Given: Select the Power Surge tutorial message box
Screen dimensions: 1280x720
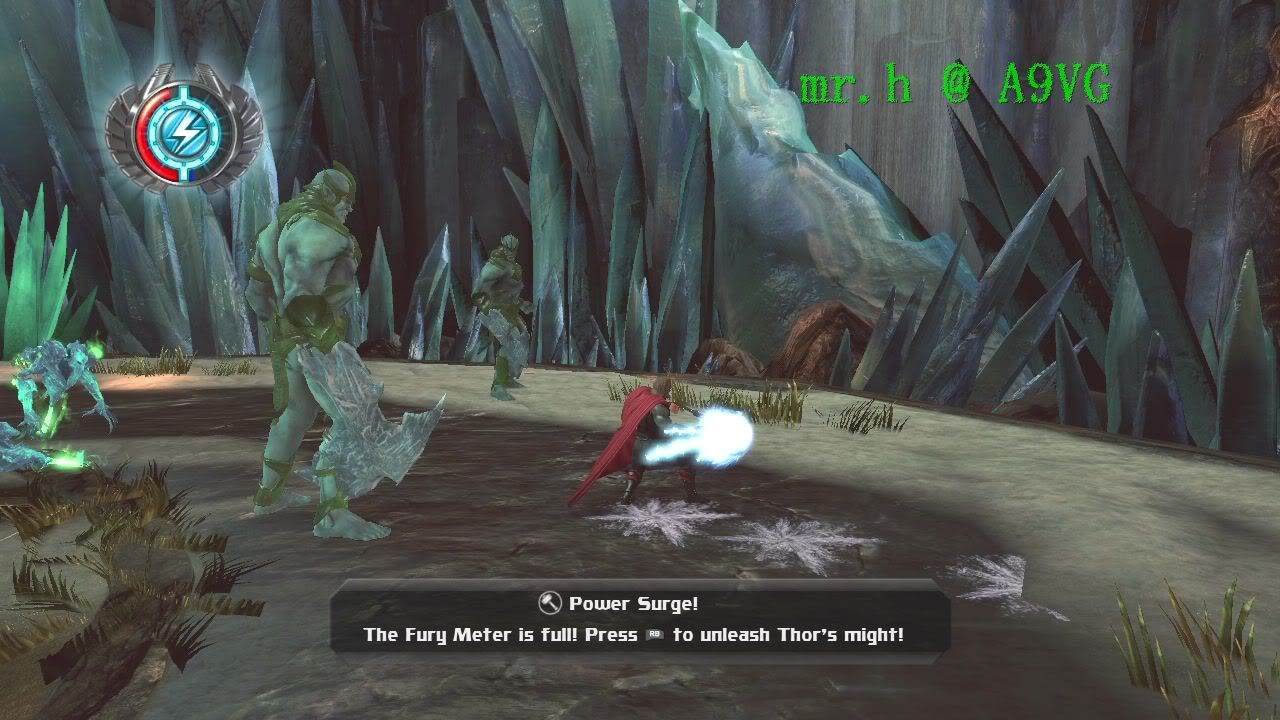Looking at the screenshot, I should [x=640, y=618].
